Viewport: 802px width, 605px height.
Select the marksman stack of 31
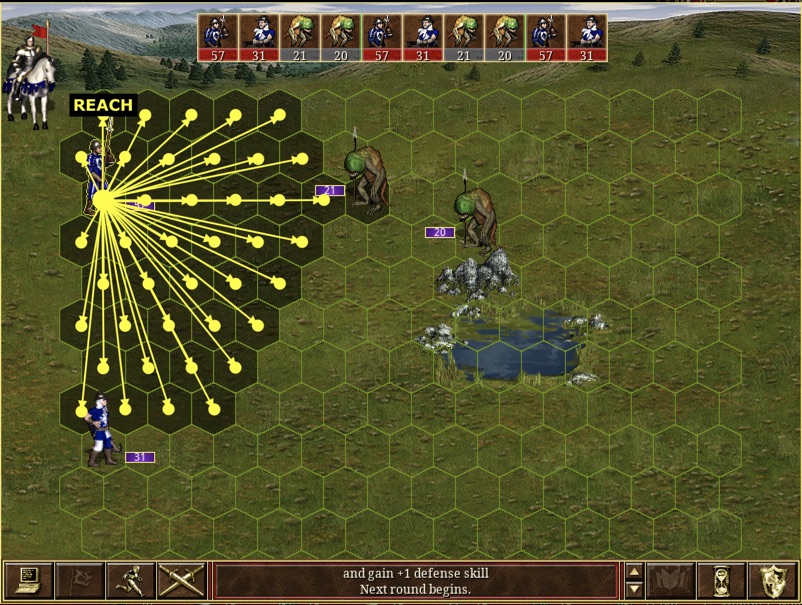103,430
